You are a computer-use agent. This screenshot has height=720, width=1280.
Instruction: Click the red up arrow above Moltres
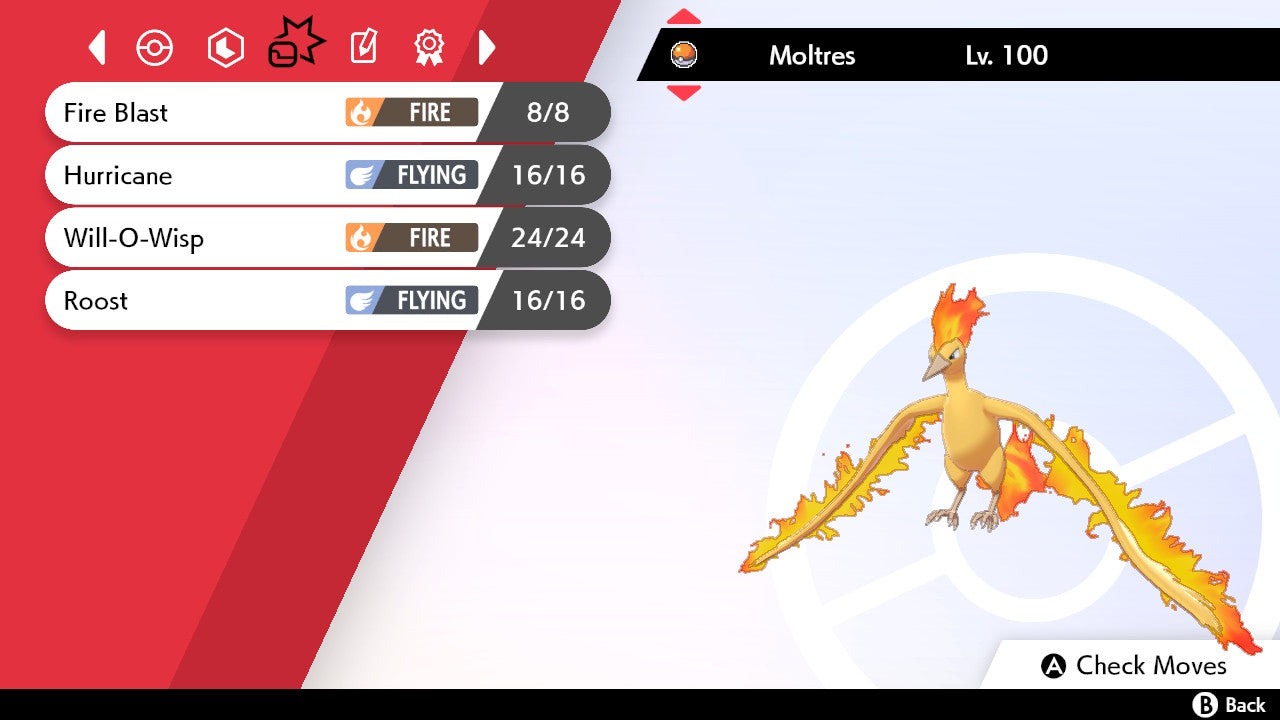[x=684, y=17]
